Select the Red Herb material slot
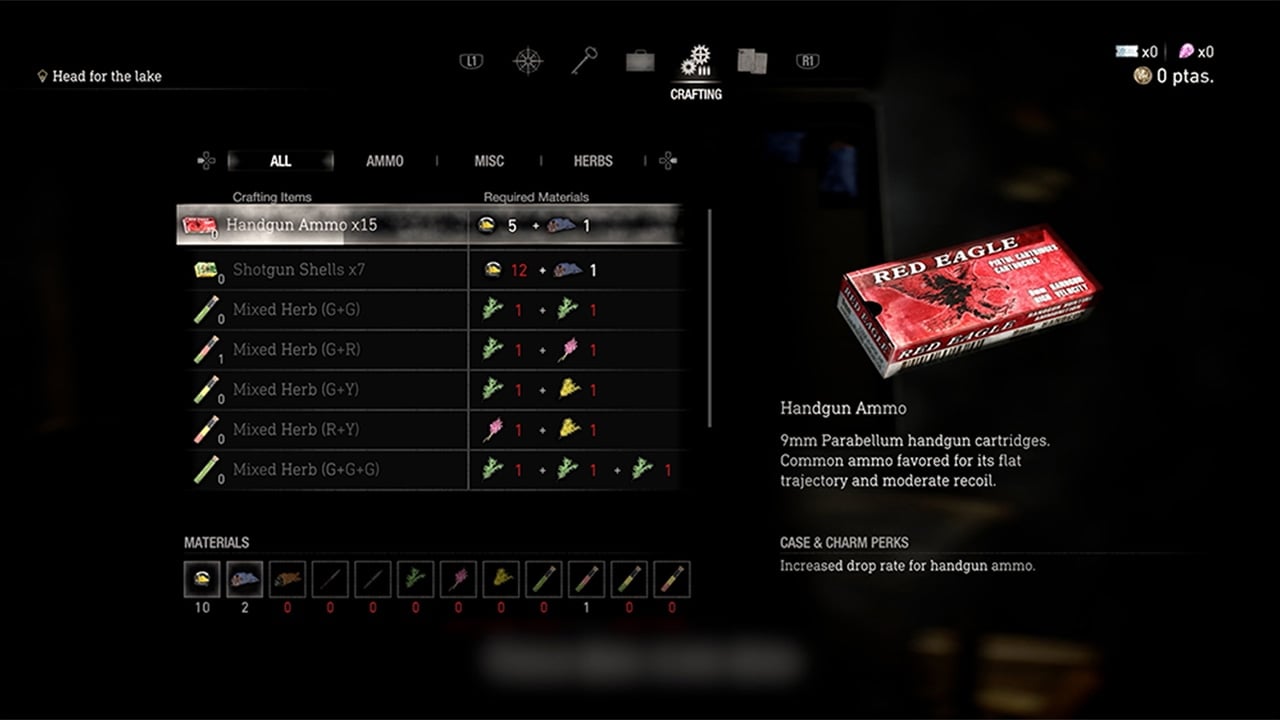1280x720 pixels. pos(458,578)
